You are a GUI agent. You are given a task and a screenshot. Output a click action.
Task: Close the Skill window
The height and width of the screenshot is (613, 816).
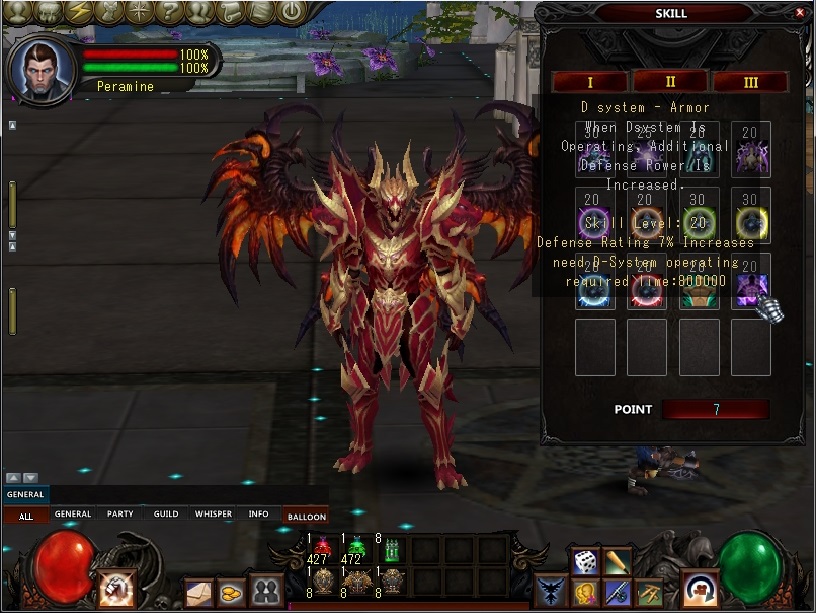(x=799, y=13)
